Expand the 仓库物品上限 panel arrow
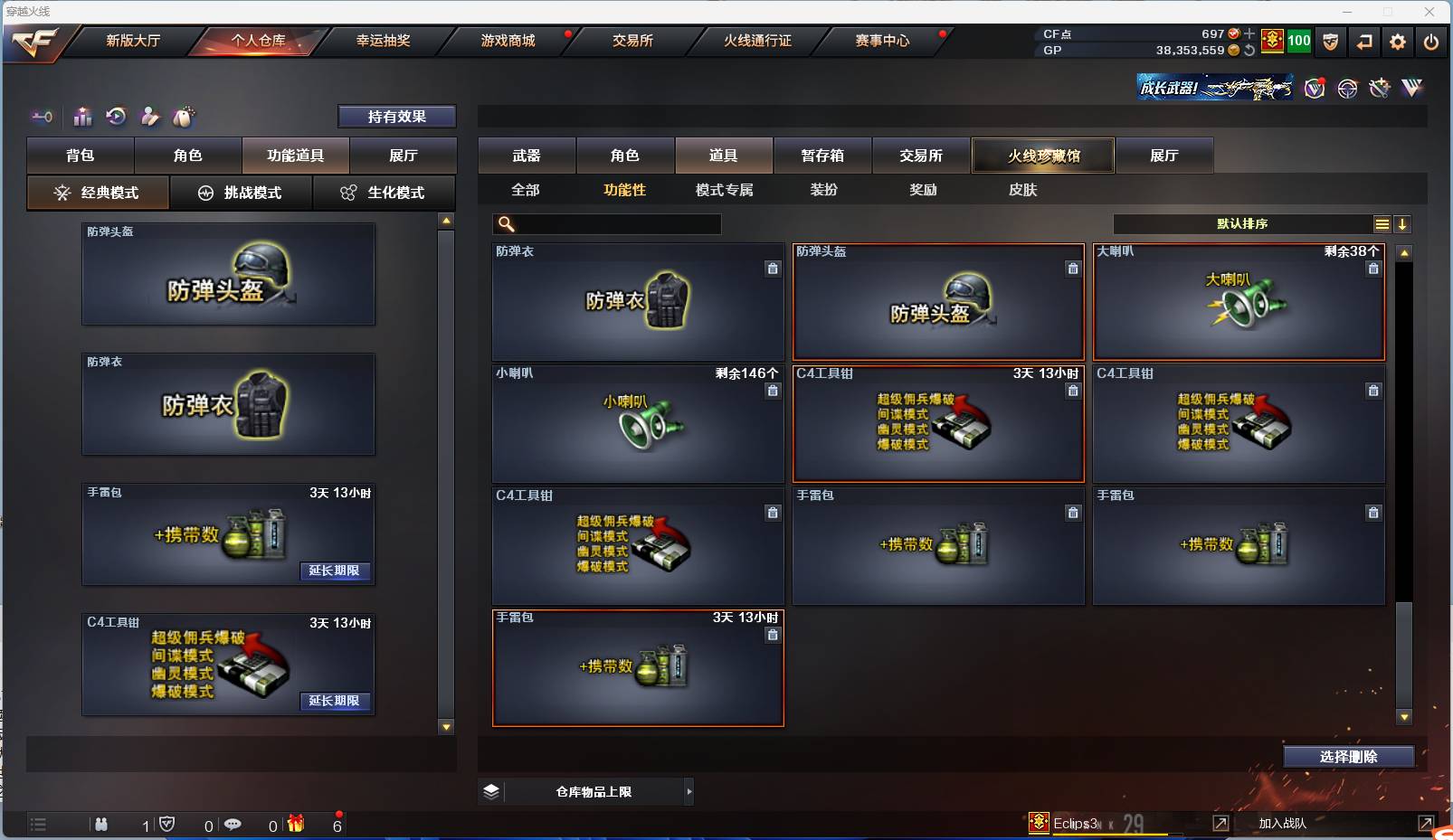 pos(689,791)
